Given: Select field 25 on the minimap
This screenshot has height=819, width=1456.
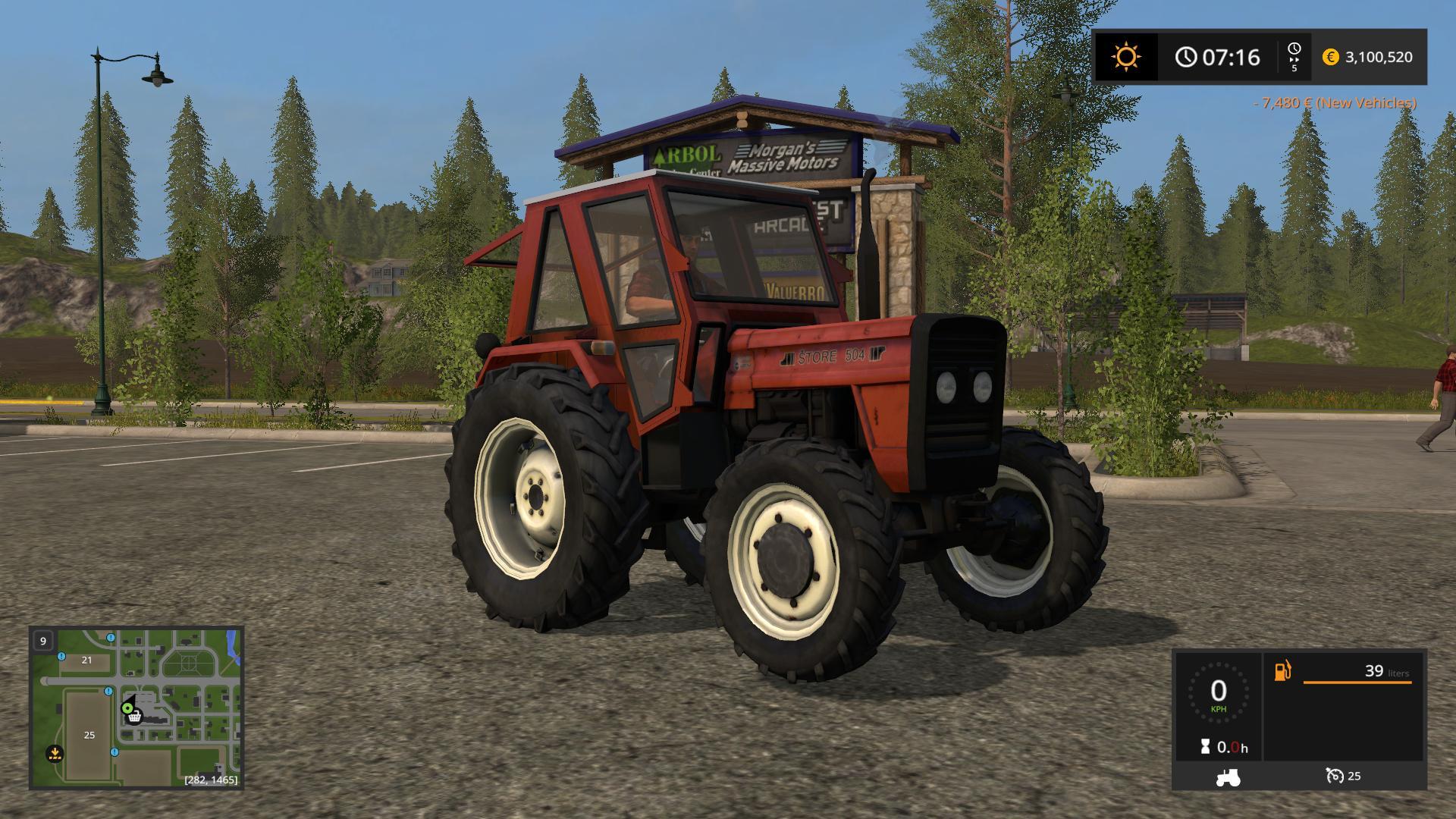Looking at the screenshot, I should pos(89,735).
